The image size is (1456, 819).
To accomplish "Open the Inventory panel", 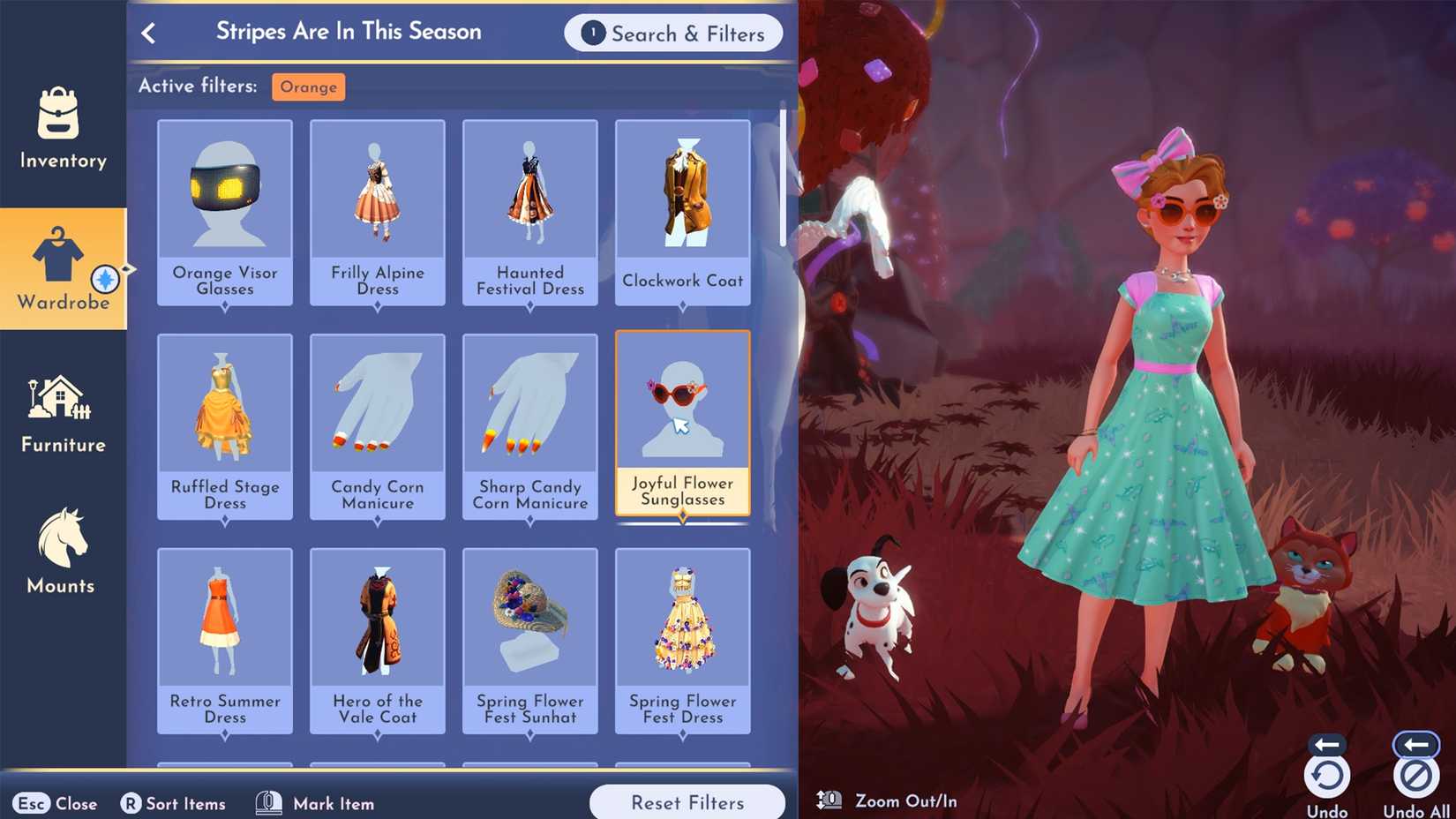I will click(x=61, y=130).
